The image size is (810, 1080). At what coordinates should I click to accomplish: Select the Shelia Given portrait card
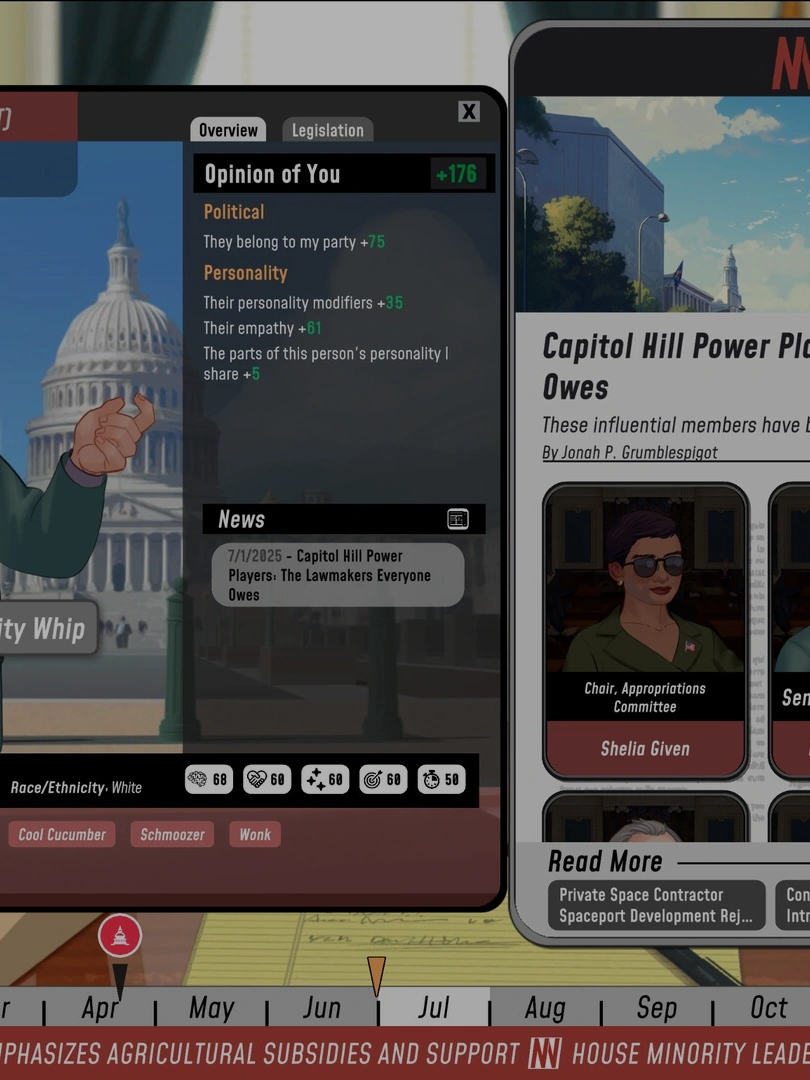click(645, 632)
